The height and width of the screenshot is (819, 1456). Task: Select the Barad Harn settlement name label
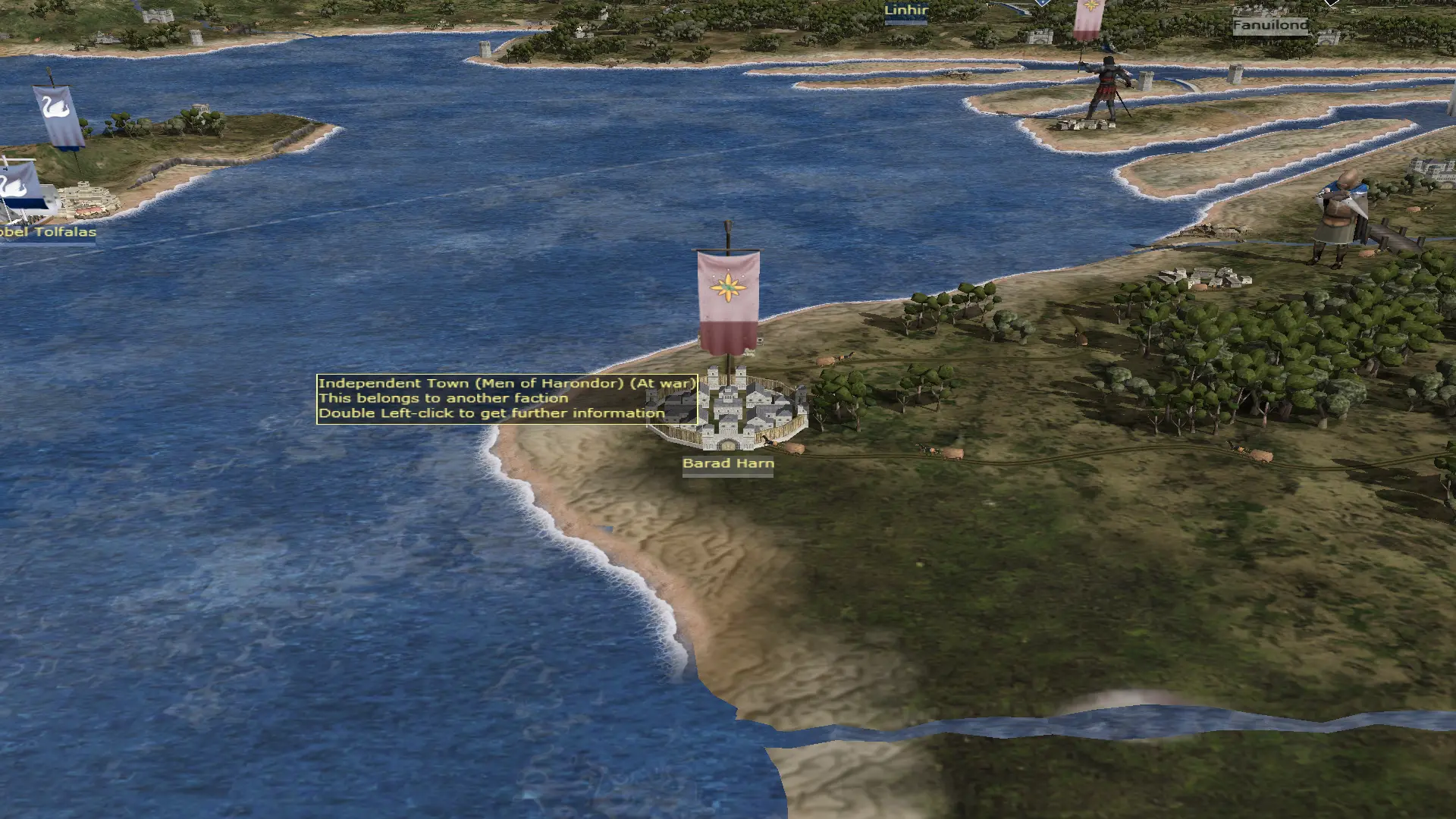pyautogui.click(x=728, y=463)
